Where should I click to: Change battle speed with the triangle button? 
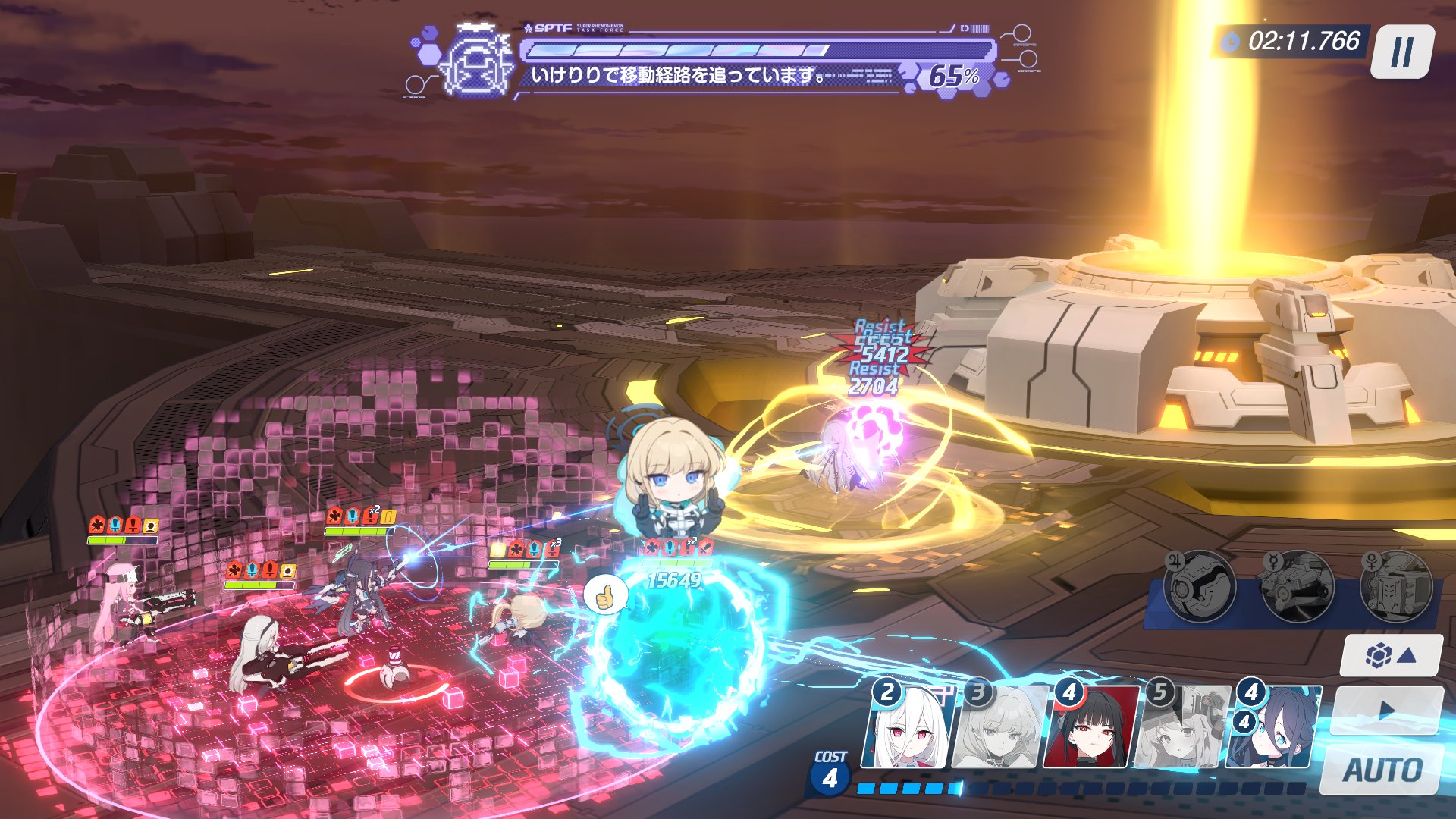coord(1386,711)
